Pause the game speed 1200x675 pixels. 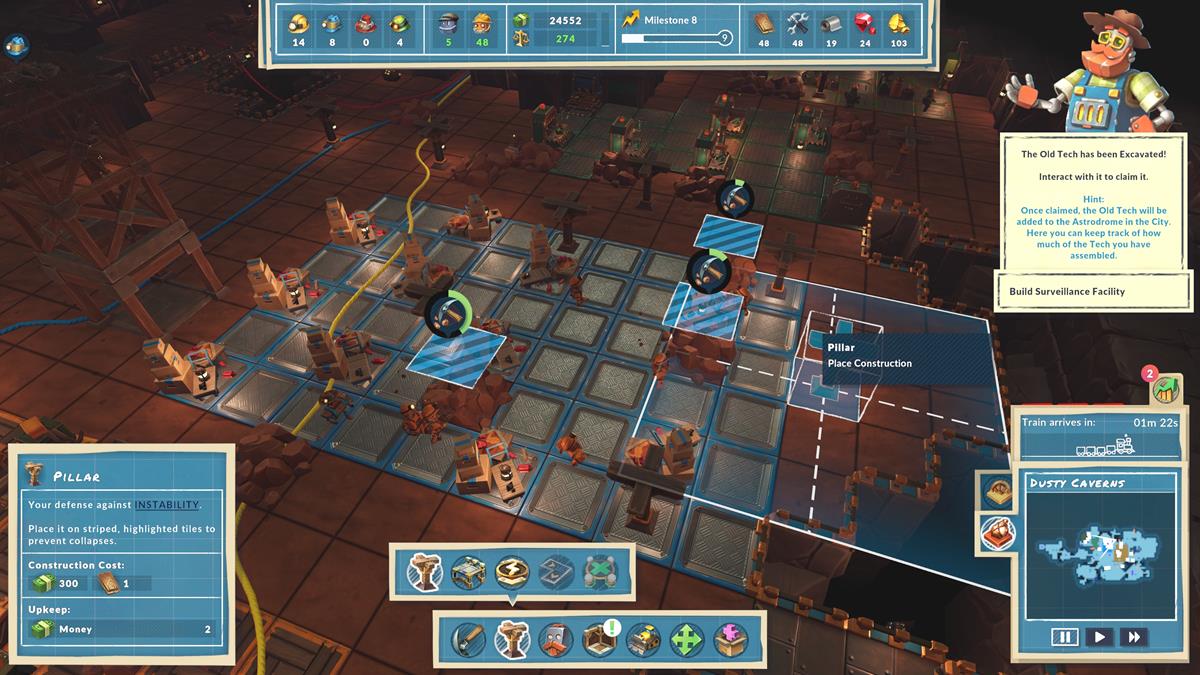tap(1064, 636)
